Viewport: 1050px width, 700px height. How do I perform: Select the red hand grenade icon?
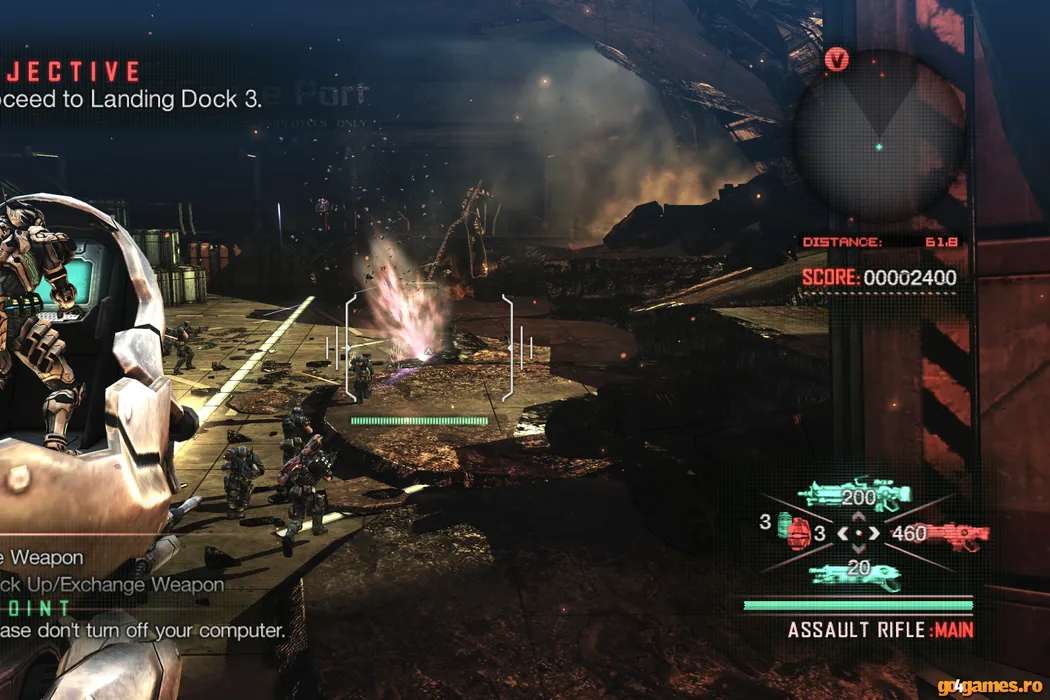point(799,535)
